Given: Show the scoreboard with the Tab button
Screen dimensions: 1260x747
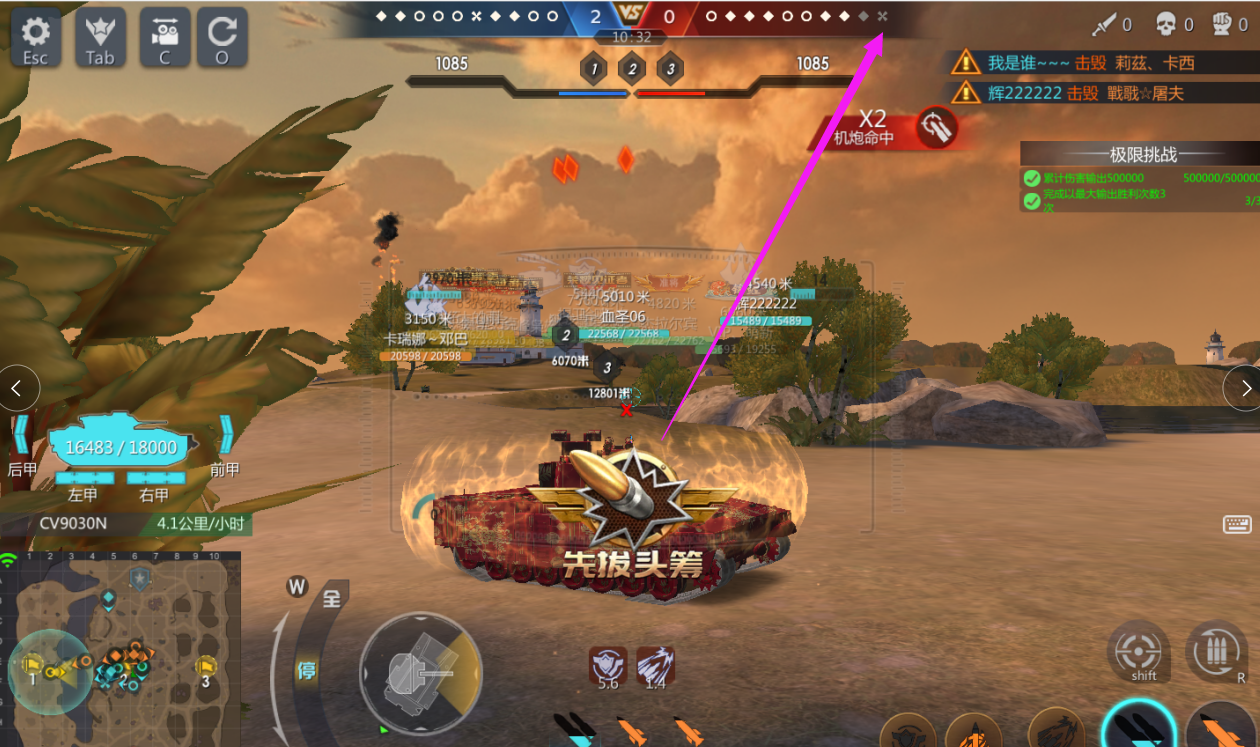Looking at the screenshot, I should coord(100,38).
